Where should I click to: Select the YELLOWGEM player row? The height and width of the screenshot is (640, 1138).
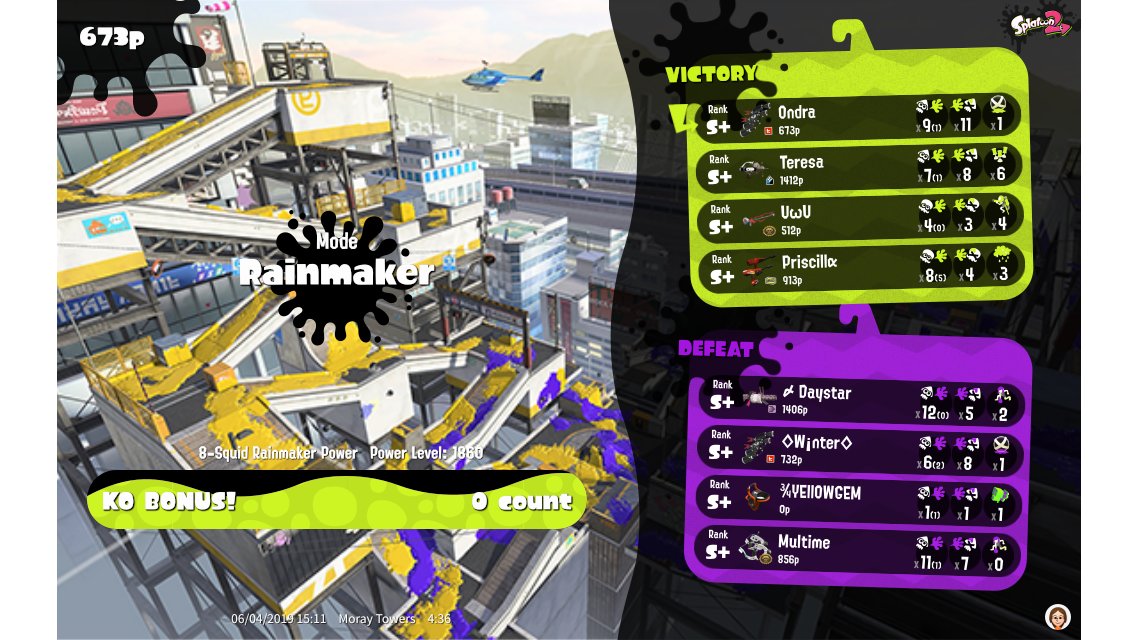[860, 500]
